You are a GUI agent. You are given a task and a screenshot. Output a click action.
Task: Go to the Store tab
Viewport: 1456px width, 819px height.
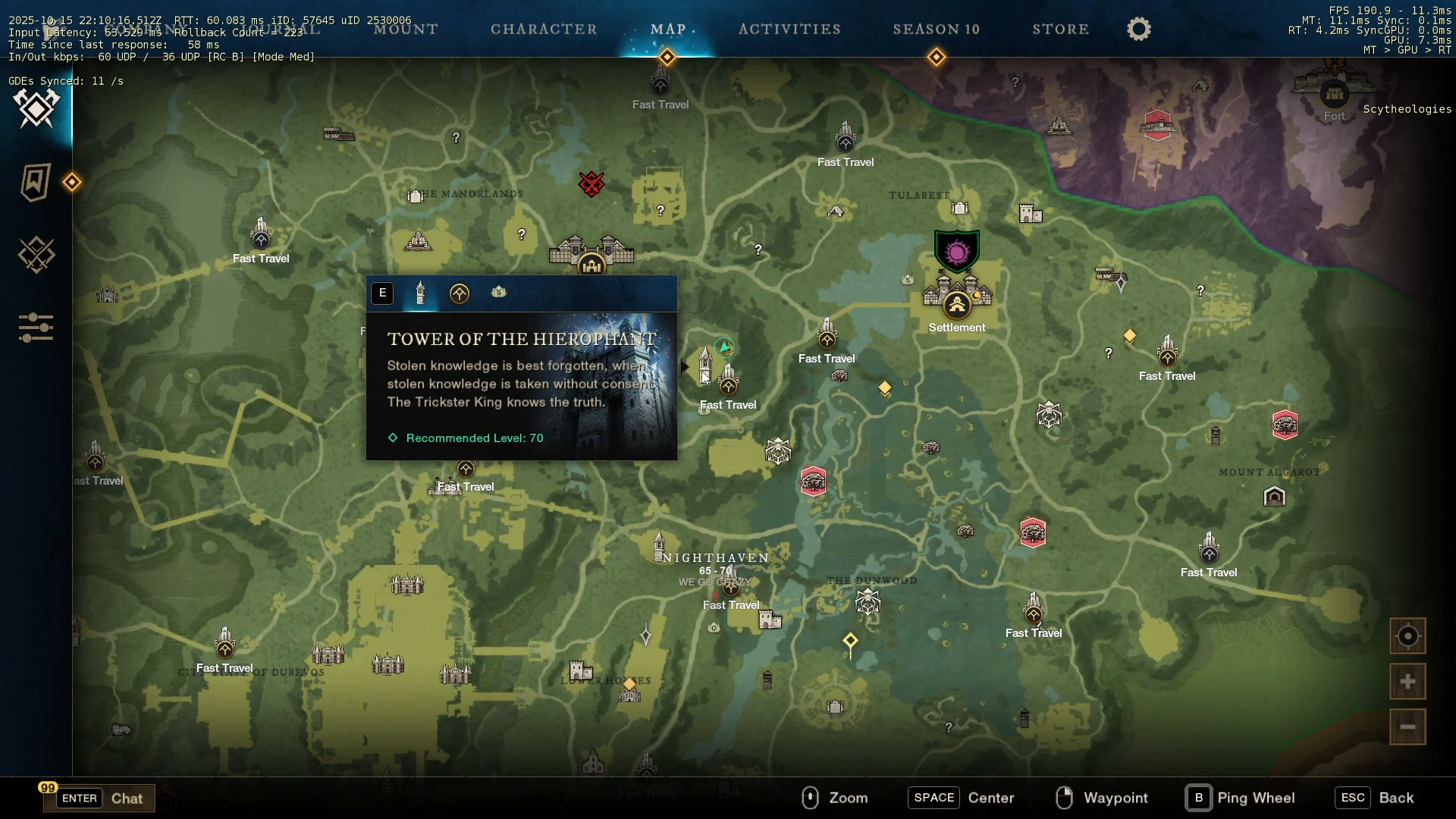pos(1060,30)
